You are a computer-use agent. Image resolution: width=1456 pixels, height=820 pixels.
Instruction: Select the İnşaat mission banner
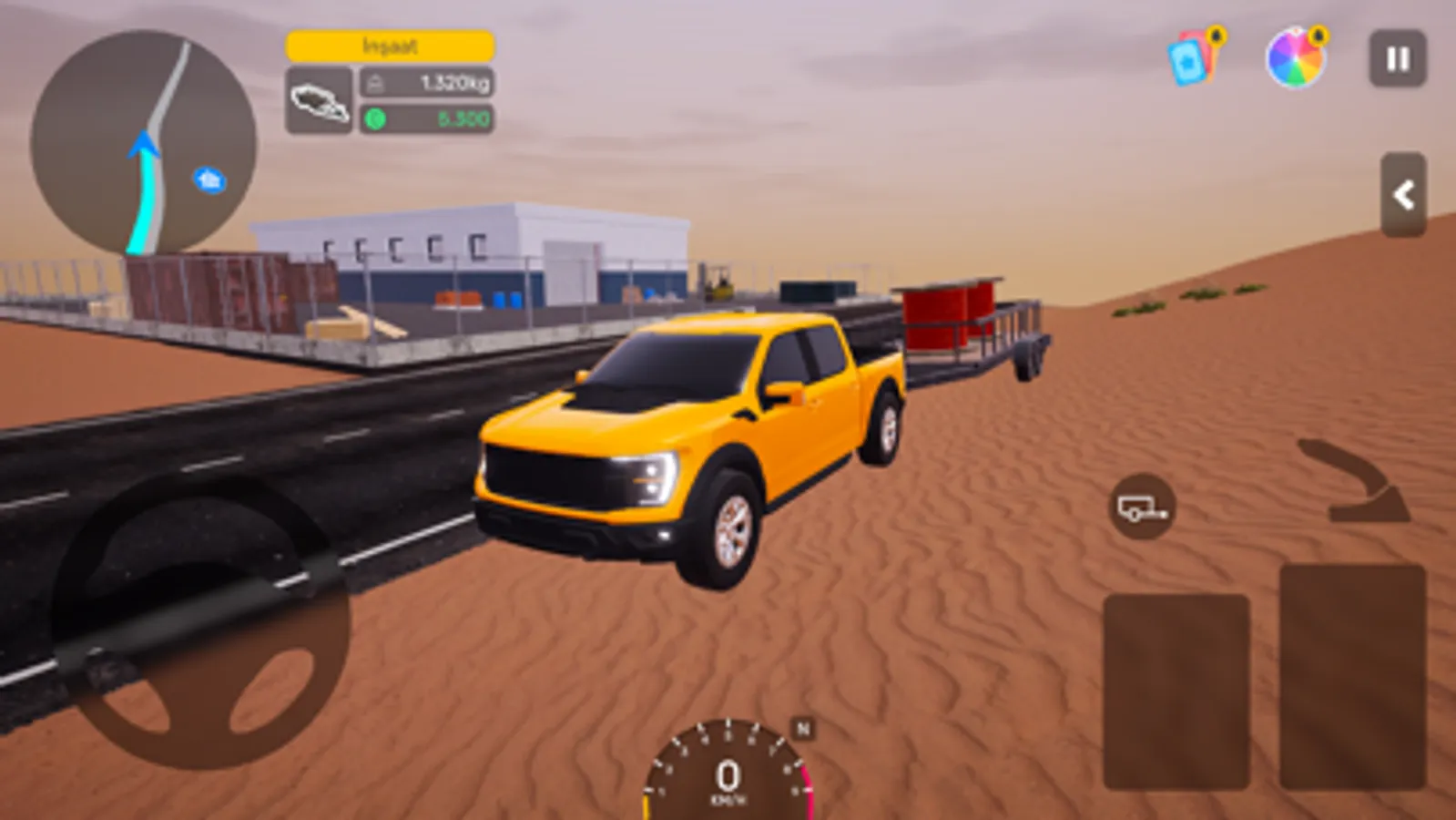point(390,46)
